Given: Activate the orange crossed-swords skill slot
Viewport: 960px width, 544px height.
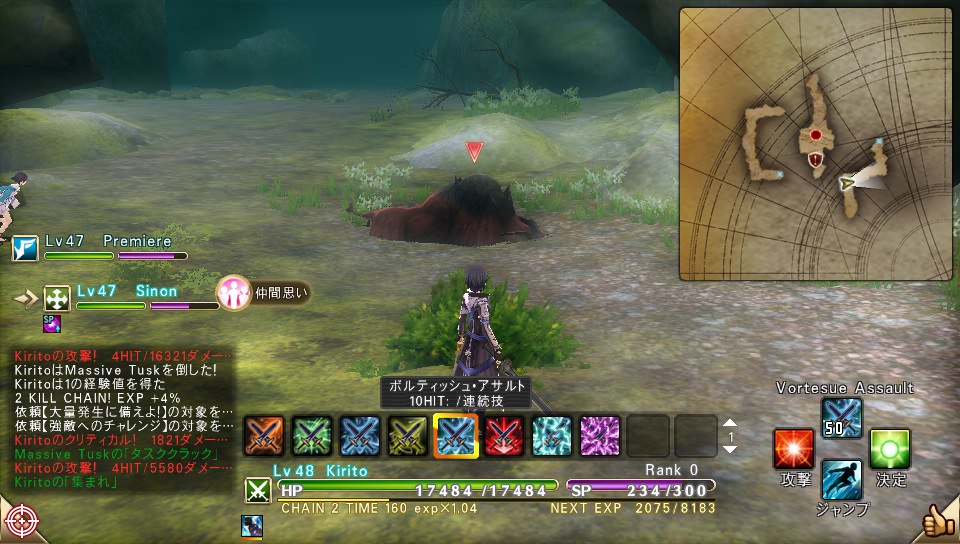Looking at the screenshot, I should pos(263,435).
